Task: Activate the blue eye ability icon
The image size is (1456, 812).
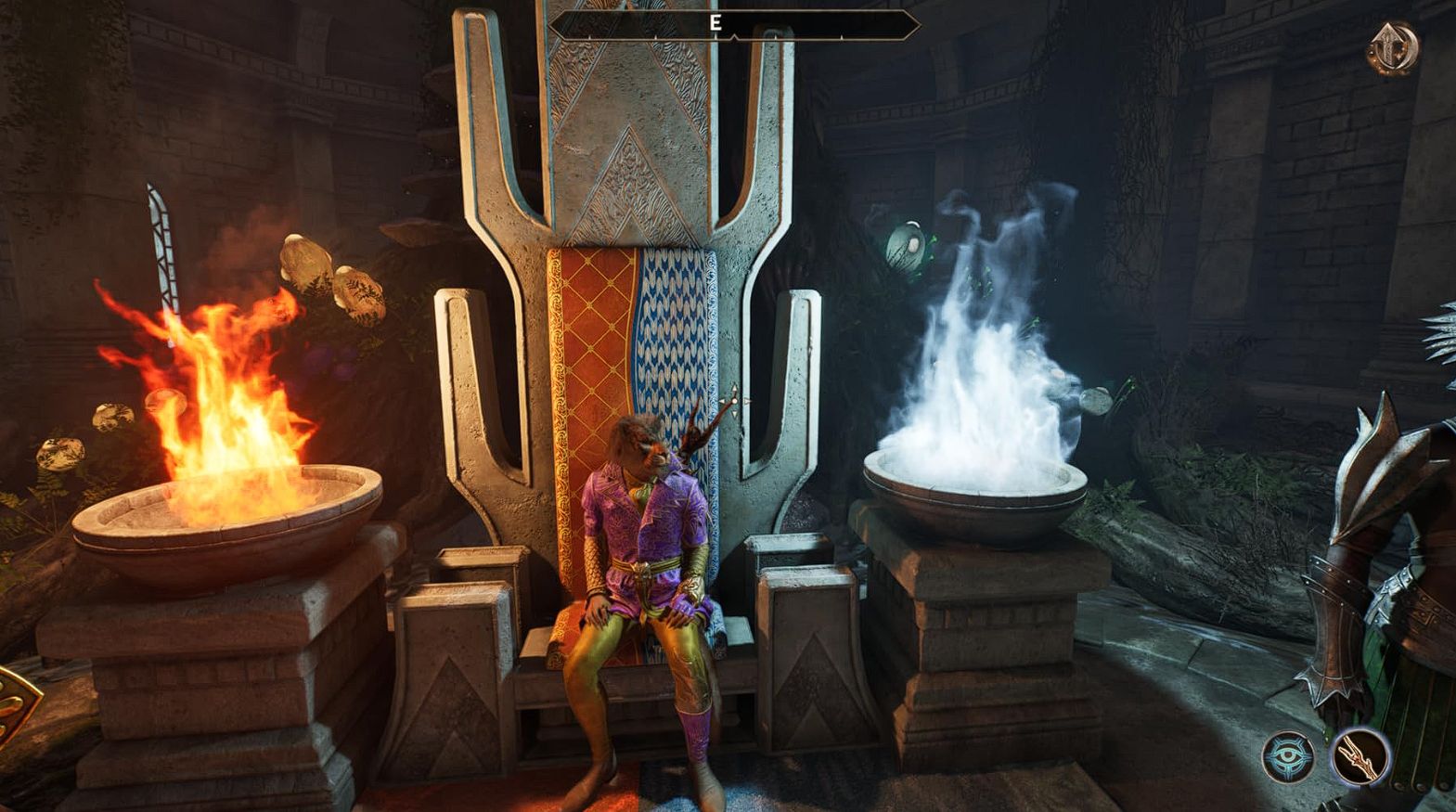Action: point(1287,756)
